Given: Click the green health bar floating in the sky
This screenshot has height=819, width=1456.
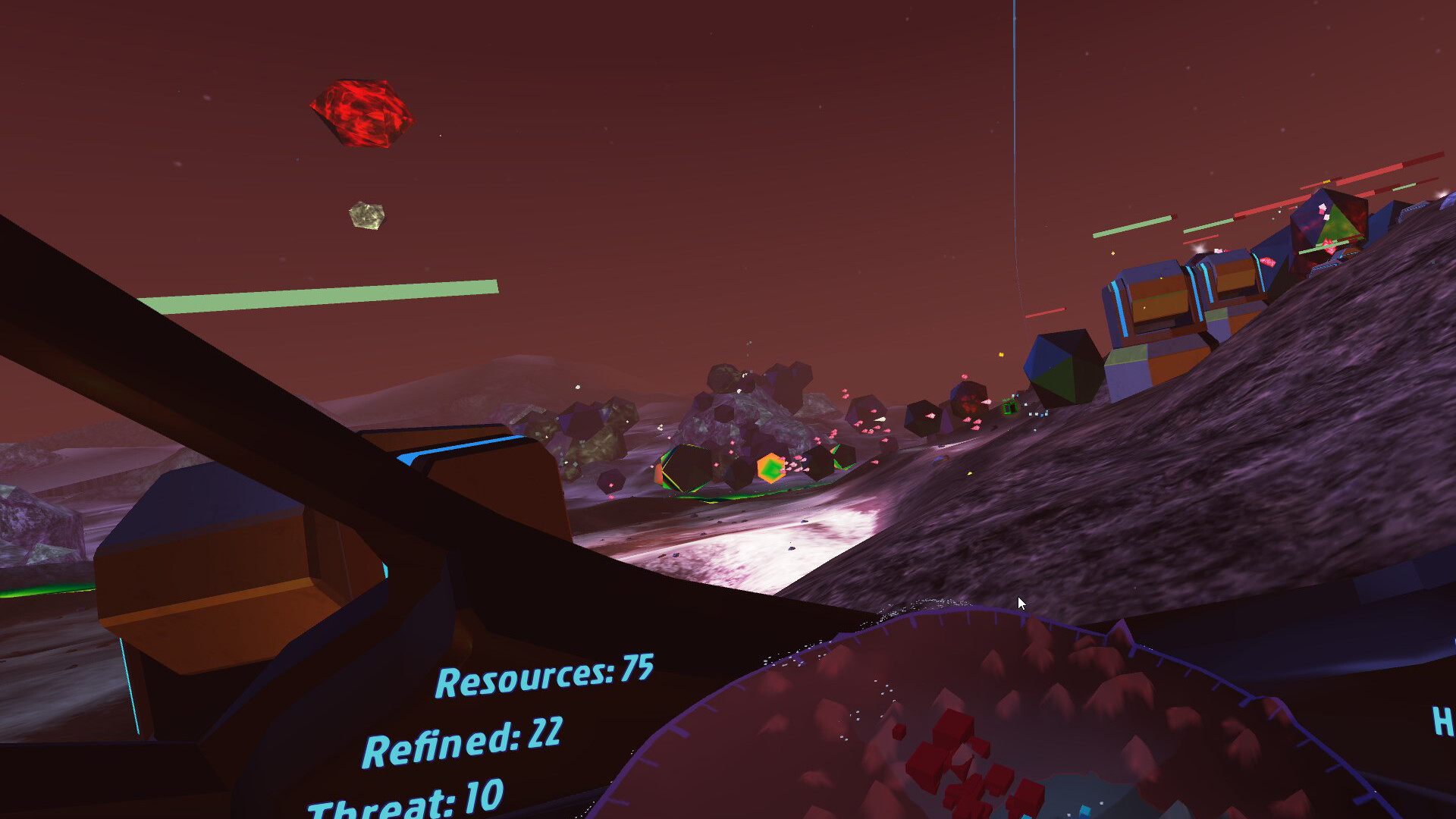Looking at the screenshot, I should [x=318, y=294].
